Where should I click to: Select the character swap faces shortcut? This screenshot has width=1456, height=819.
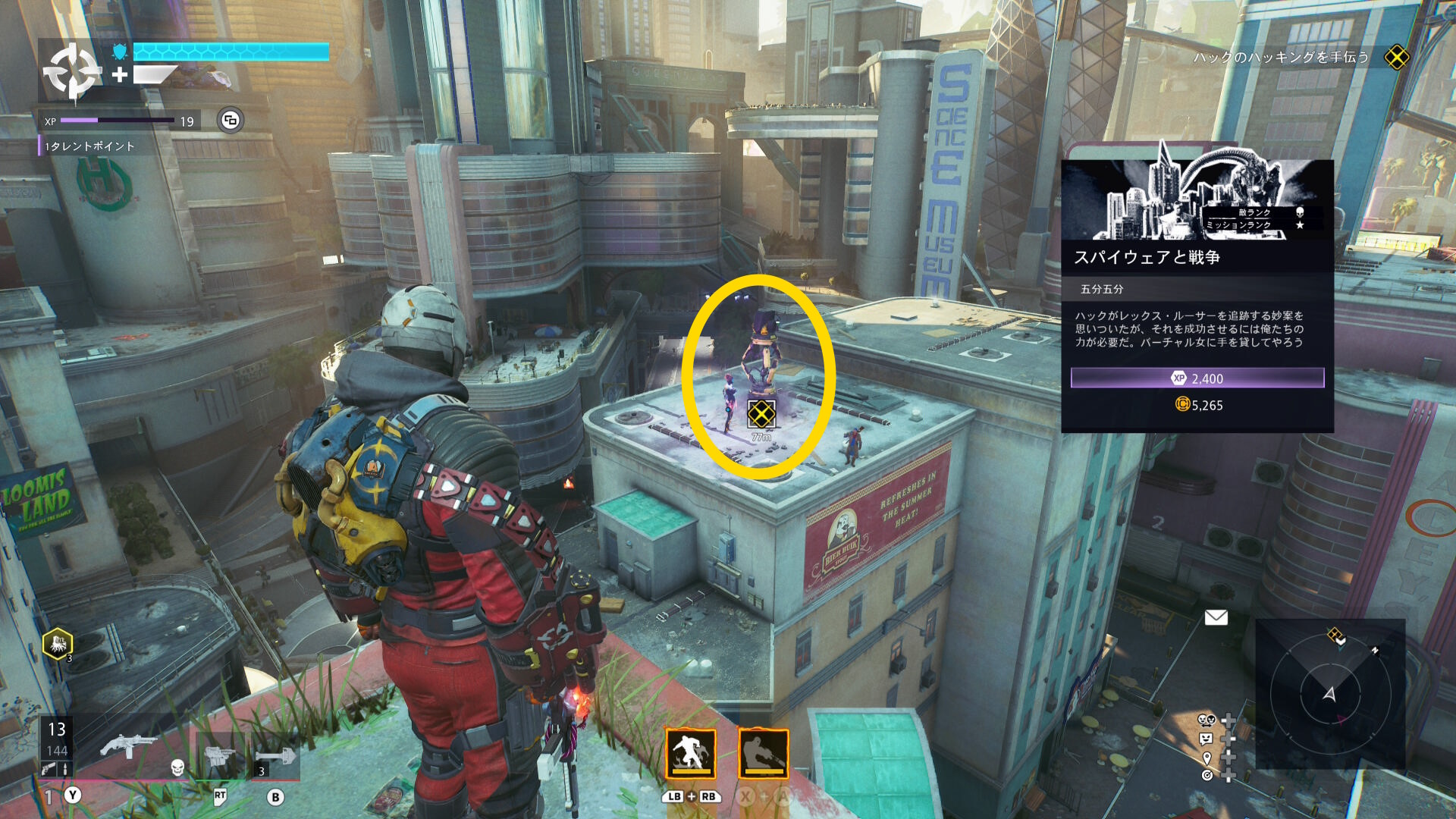tap(1206, 720)
